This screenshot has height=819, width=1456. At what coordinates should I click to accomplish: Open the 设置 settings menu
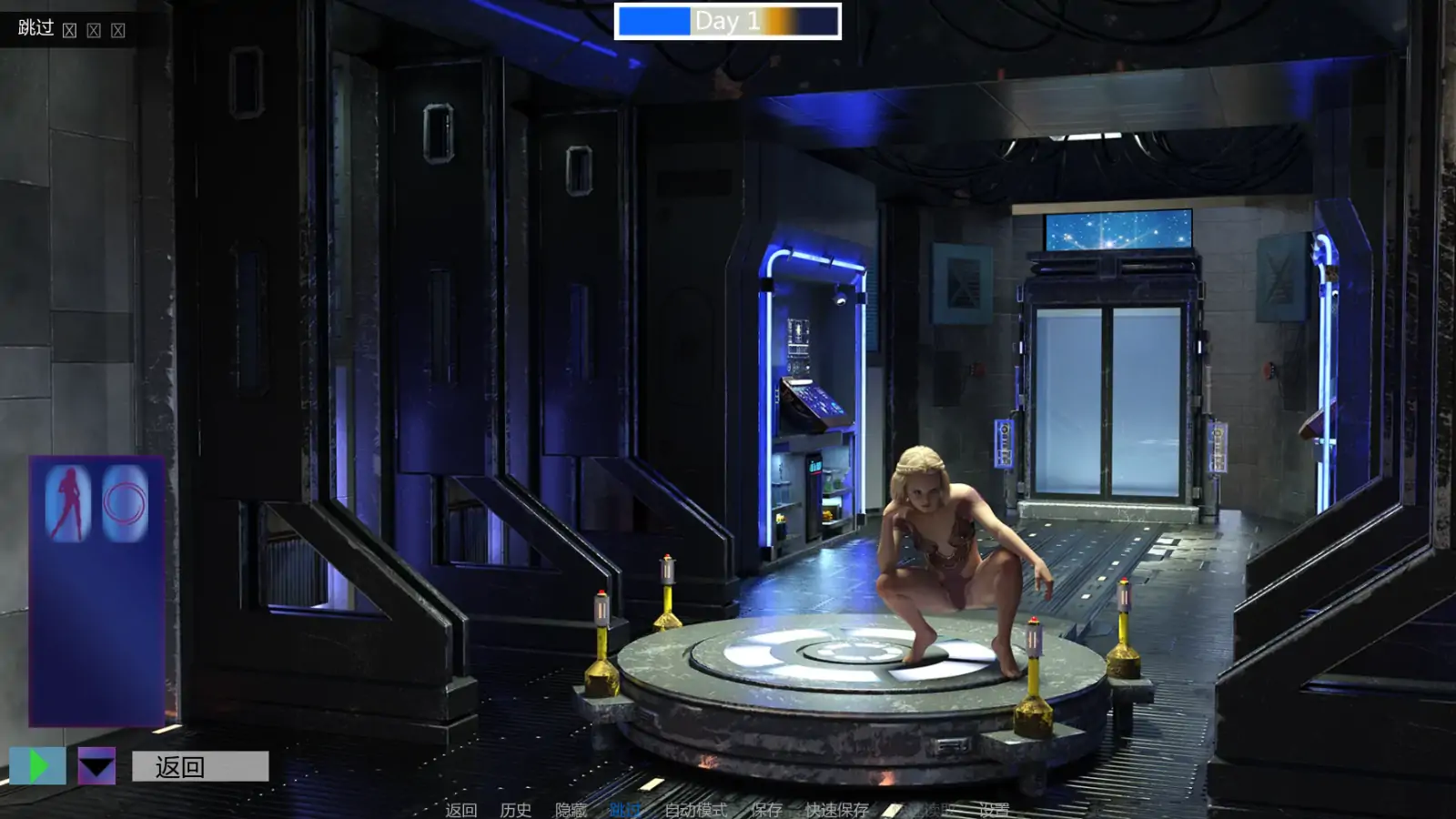pyautogui.click(x=994, y=809)
